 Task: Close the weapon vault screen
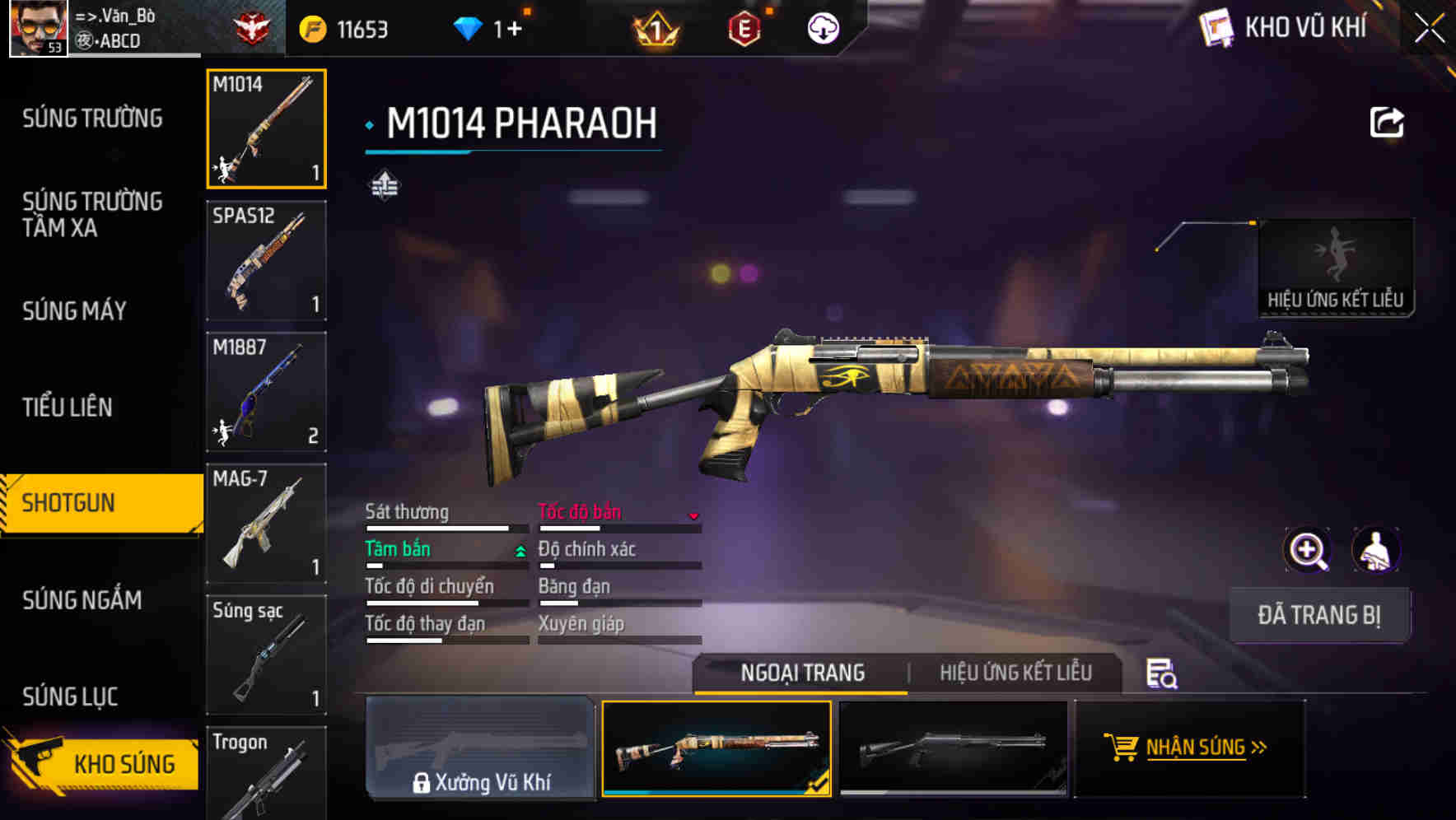click(1429, 29)
